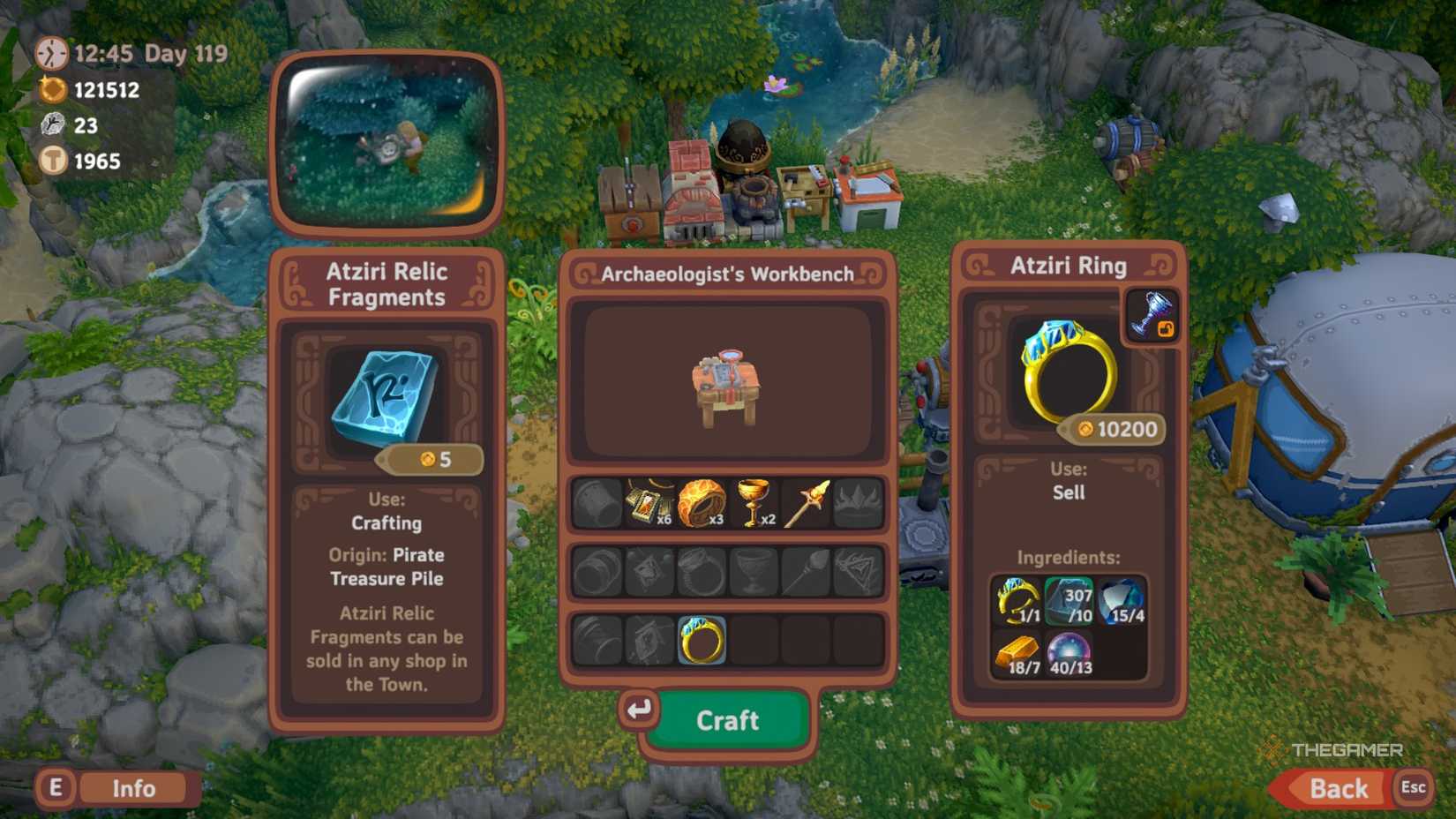Viewport: 1456px width, 819px height.
Task: Open the chalice preview in the Atziri Ring panel
Action: pos(1152,313)
